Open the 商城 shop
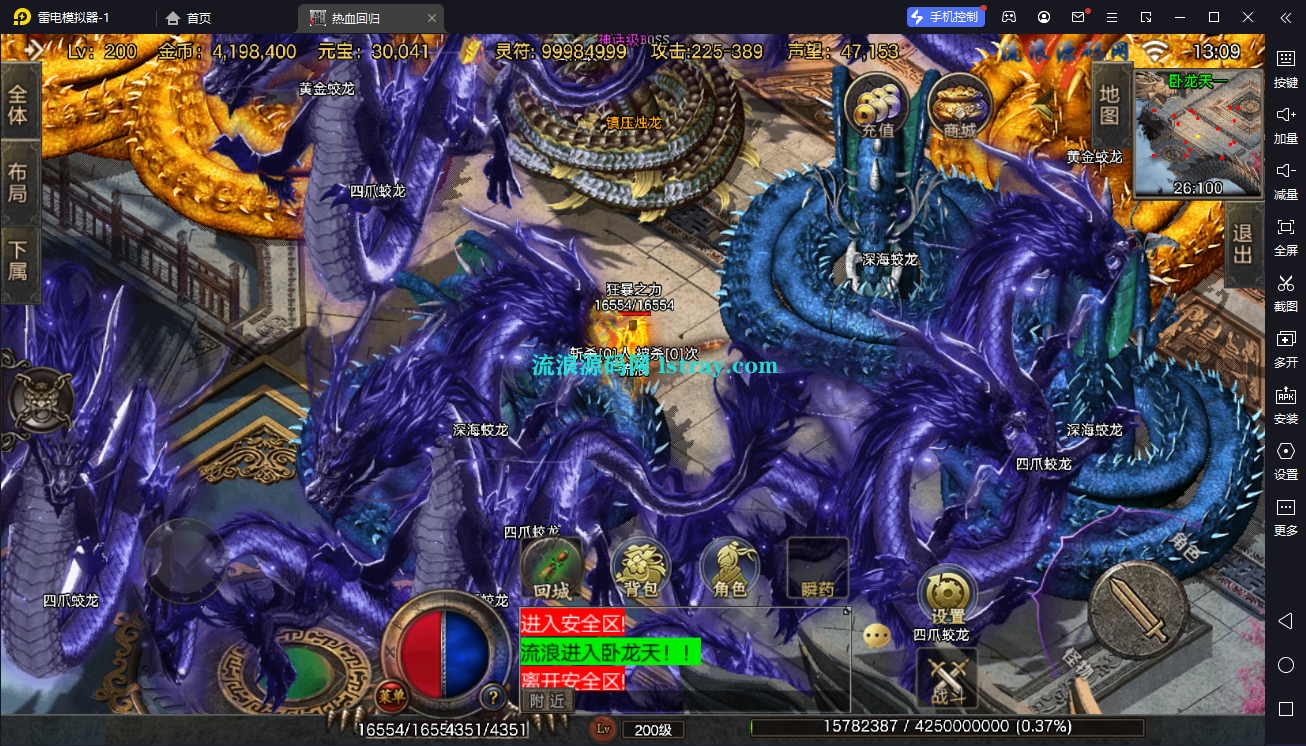This screenshot has width=1306, height=746. coord(958,104)
